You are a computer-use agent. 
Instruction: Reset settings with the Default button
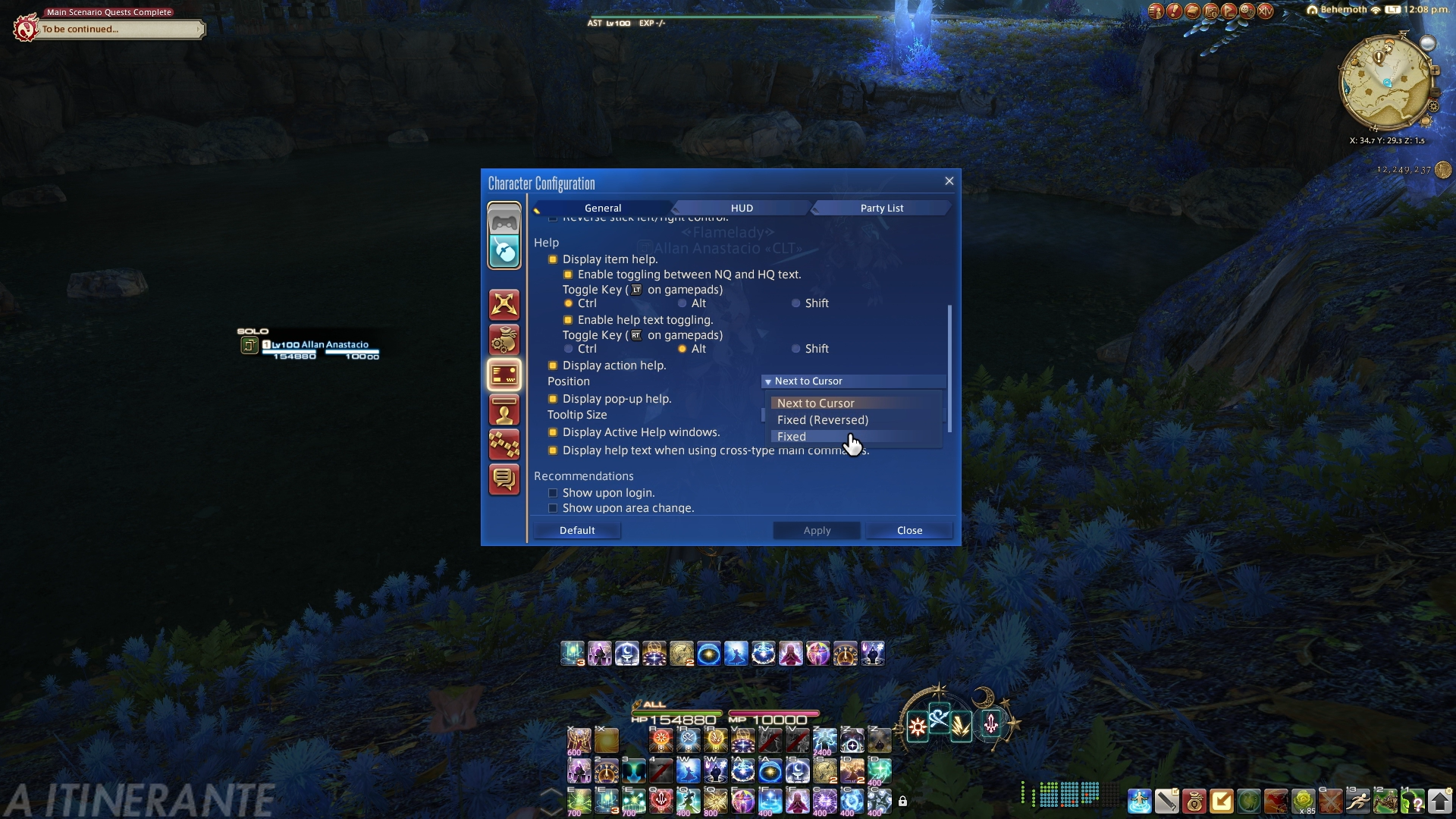pyautogui.click(x=577, y=531)
